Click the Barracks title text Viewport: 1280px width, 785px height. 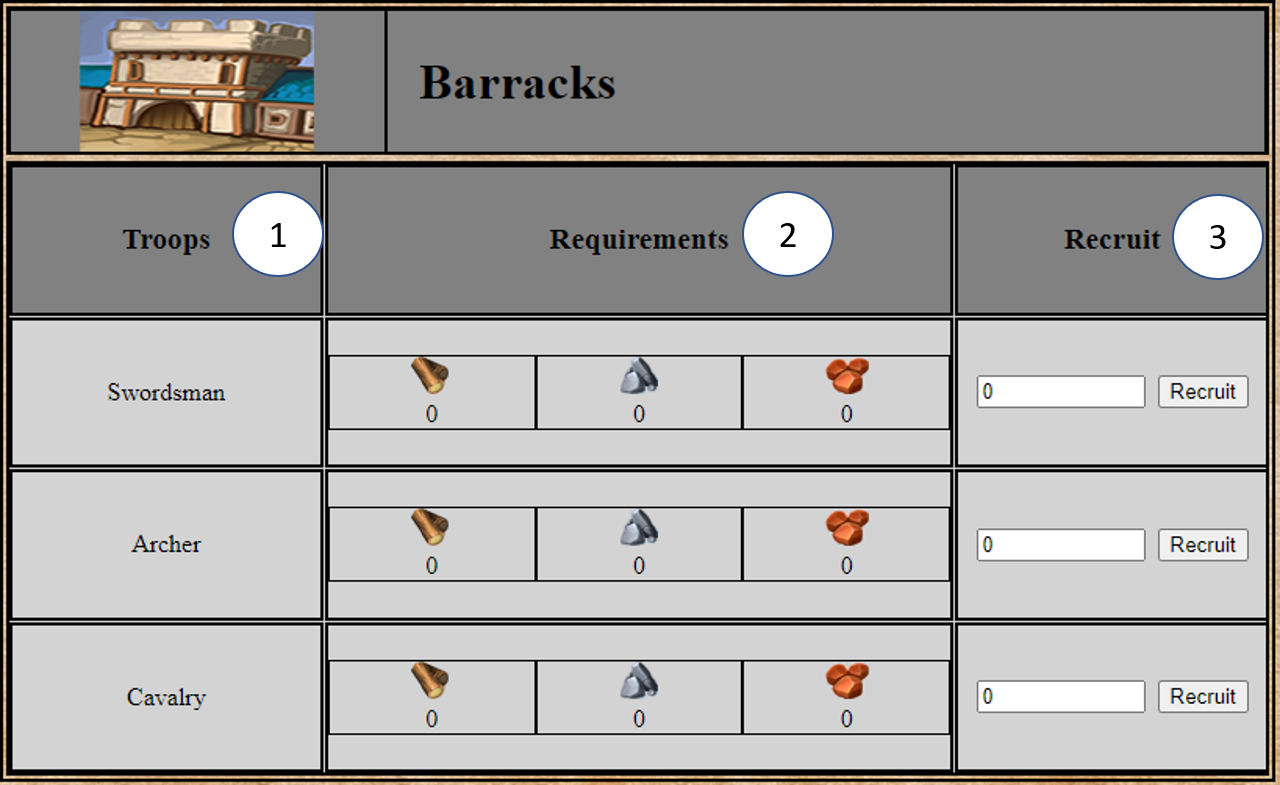[x=519, y=83]
